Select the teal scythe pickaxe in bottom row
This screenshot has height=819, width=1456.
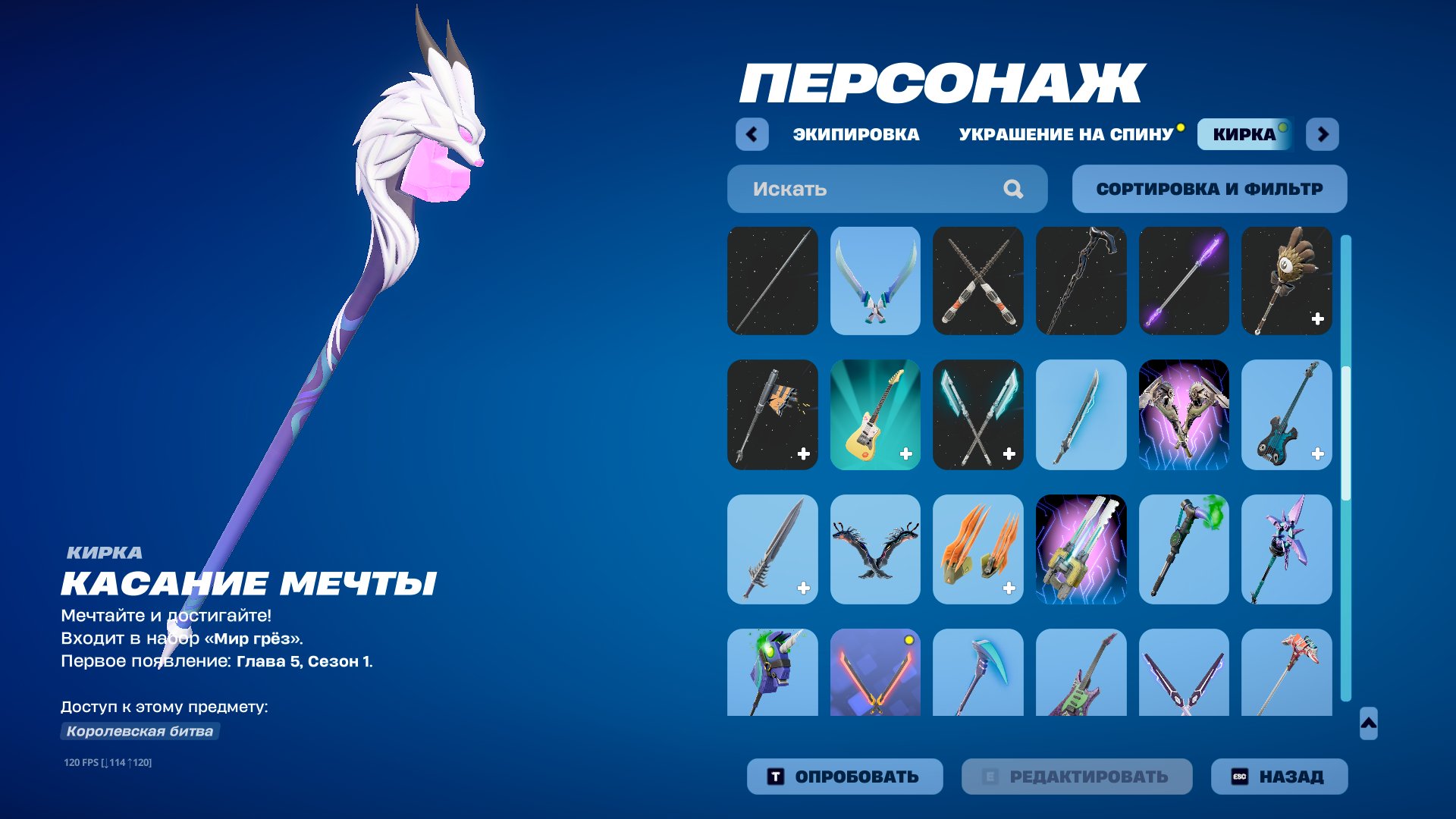click(978, 673)
